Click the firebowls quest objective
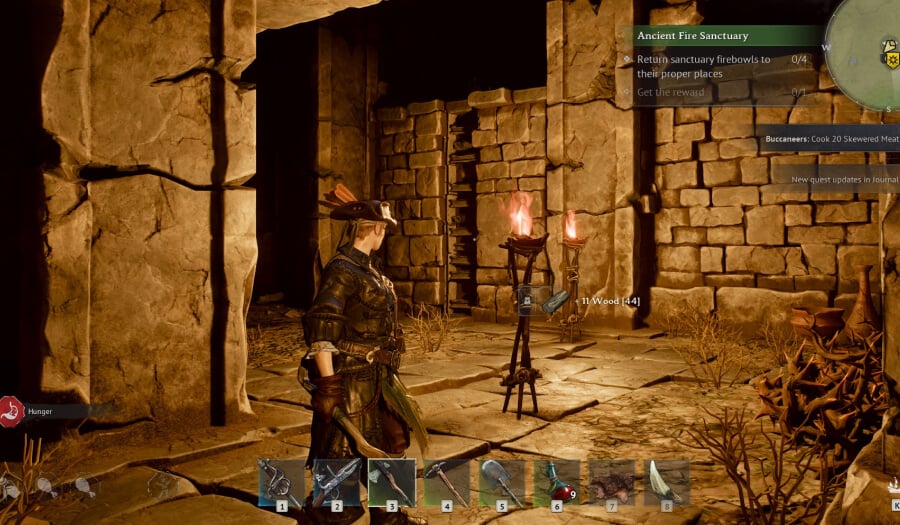 coord(704,66)
